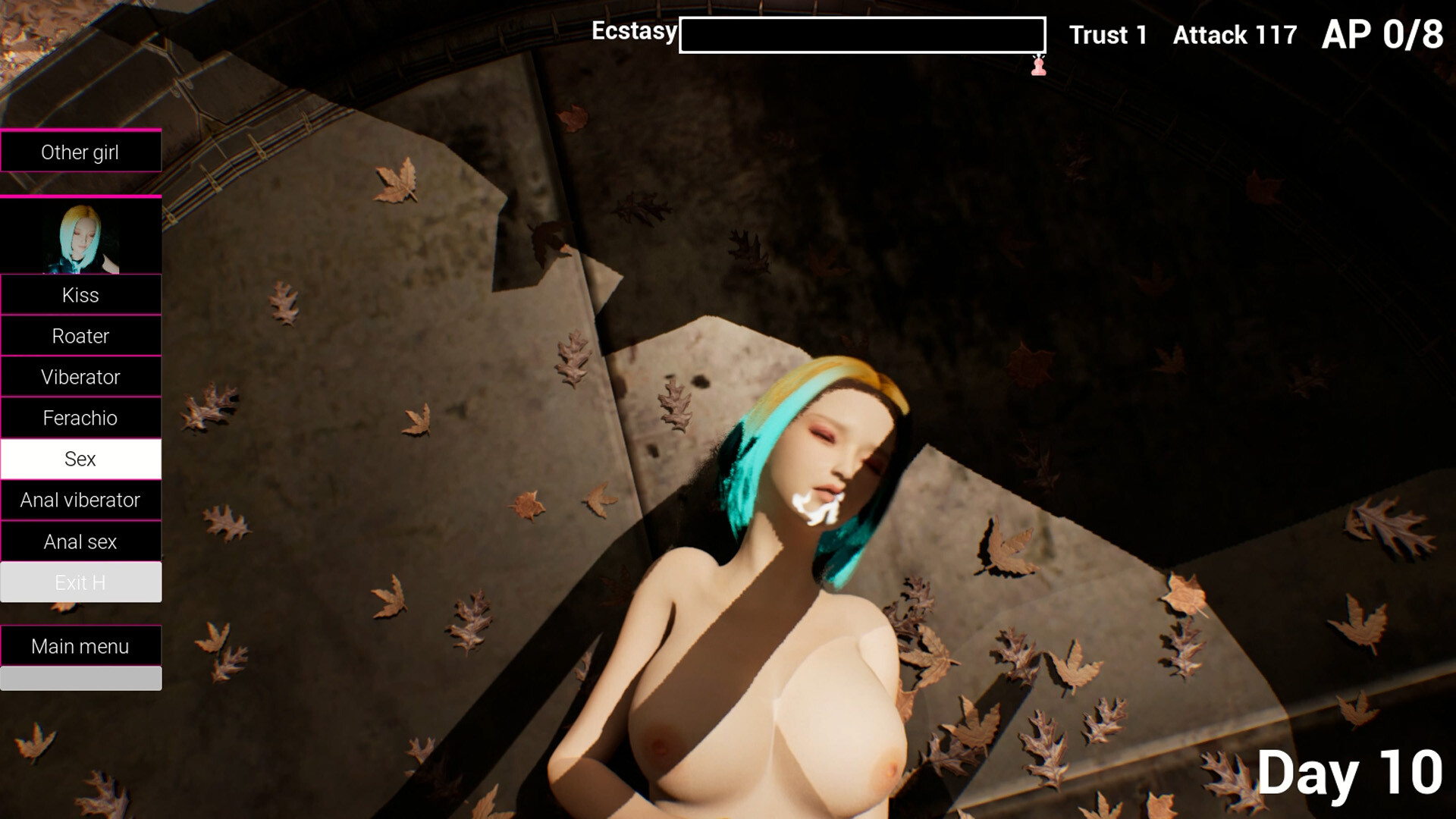This screenshot has height=819, width=1456.
Task: Click the Ecstasy progress bar
Action: (861, 33)
